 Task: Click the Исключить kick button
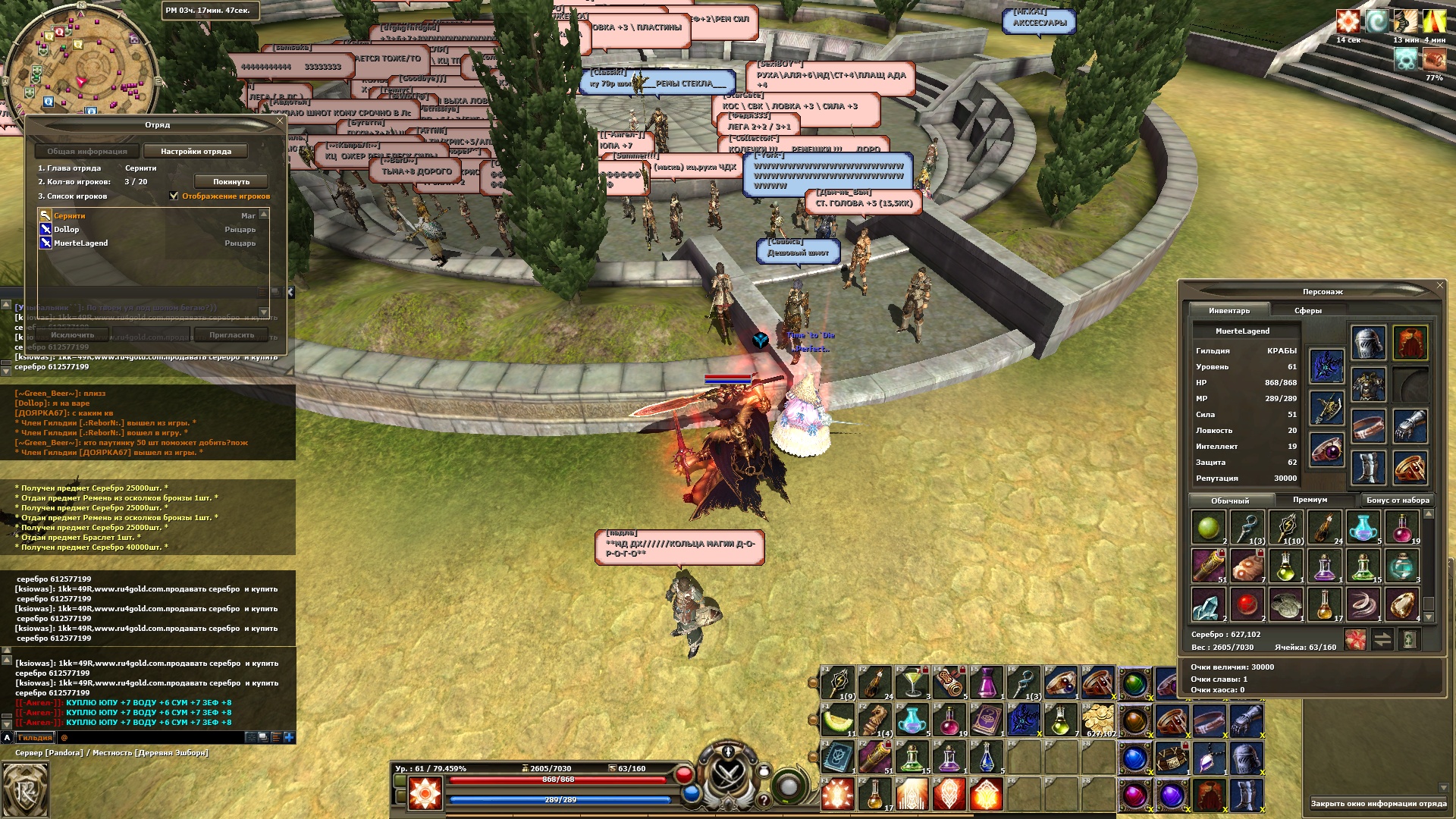(73, 335)
